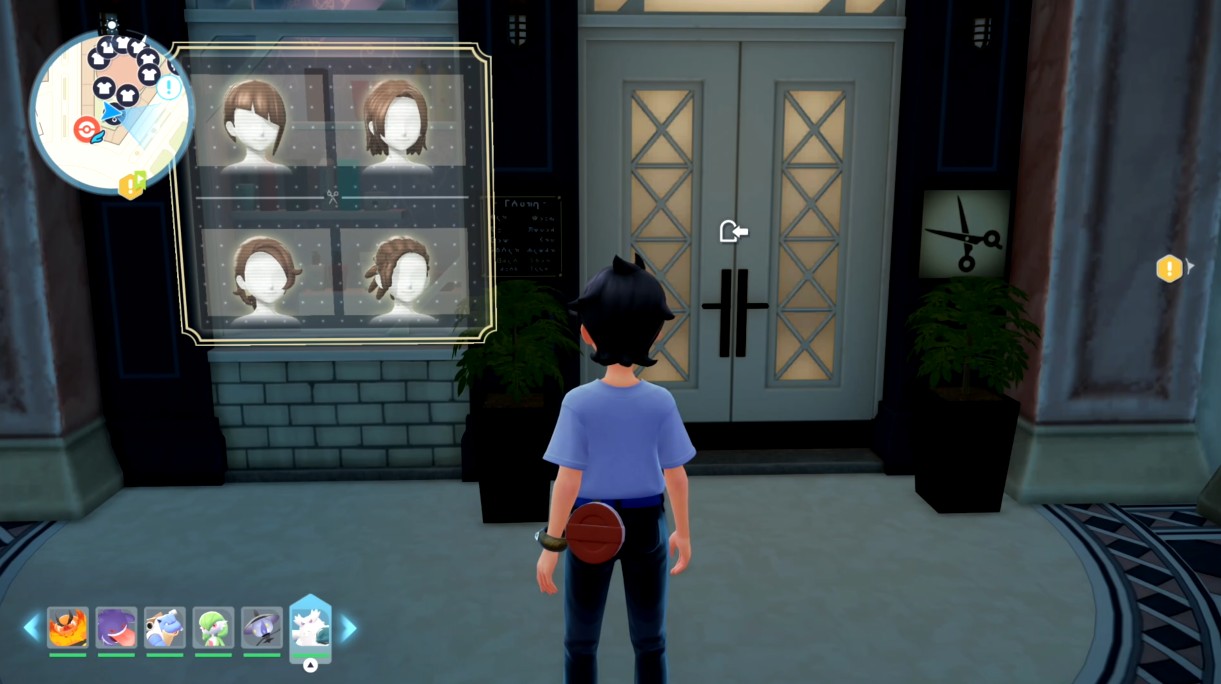Screen dimensions: 1221x684
Task: Select the yellow quest marker below the minimap
Action: (x=132, y=185)
